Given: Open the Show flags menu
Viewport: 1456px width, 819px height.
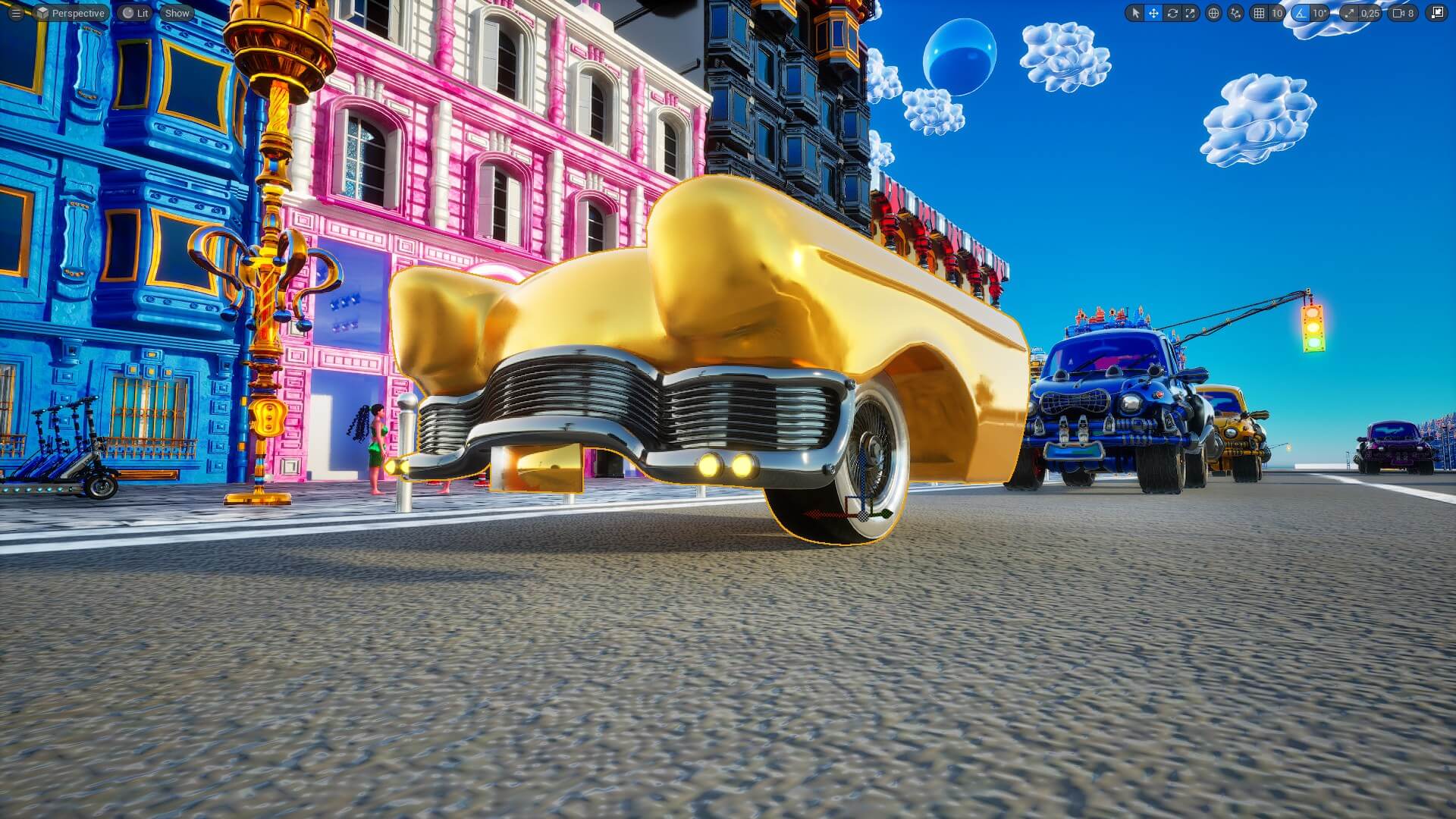Looking at the screenshot, I should pos(176,13).
